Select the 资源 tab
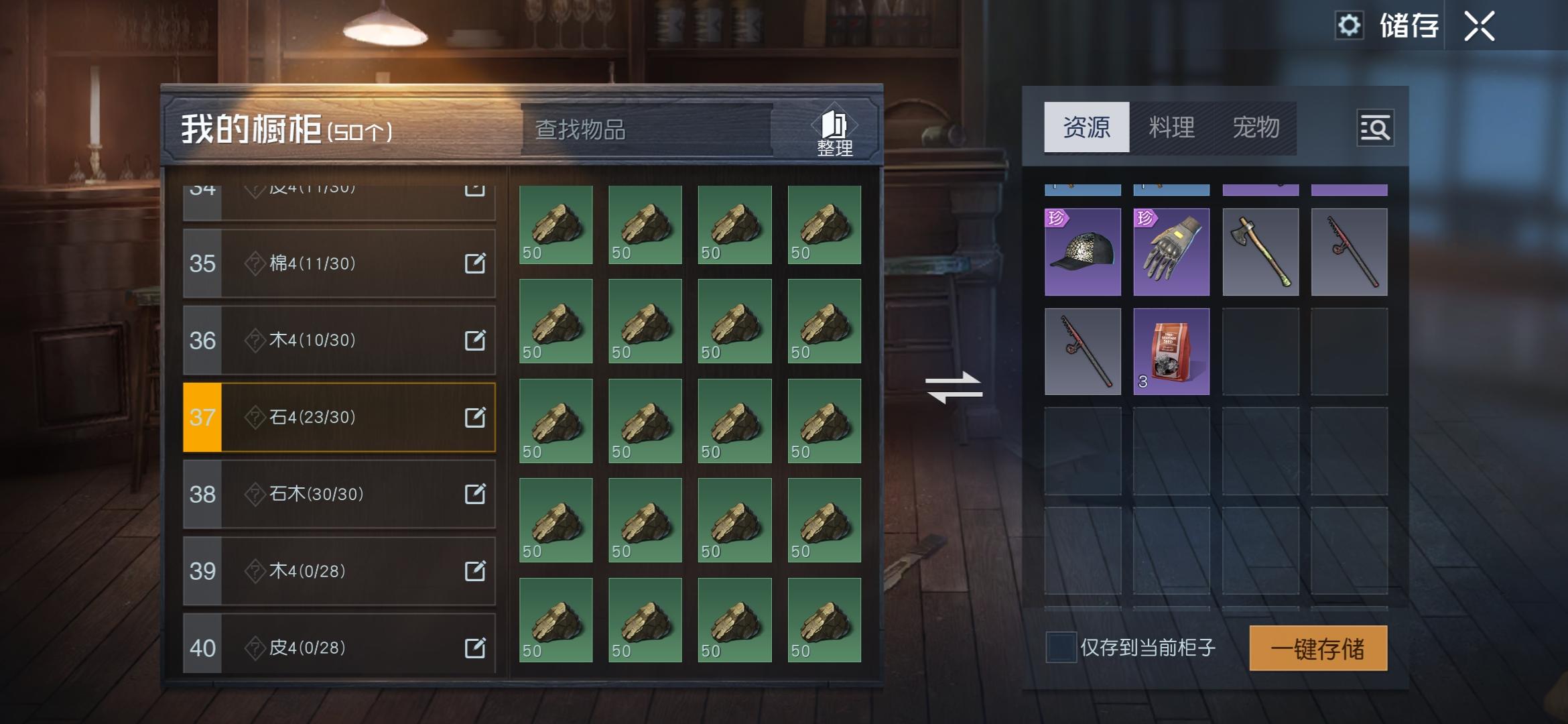Viewport: 1568px width, 724px height. tap(1086, 128)
